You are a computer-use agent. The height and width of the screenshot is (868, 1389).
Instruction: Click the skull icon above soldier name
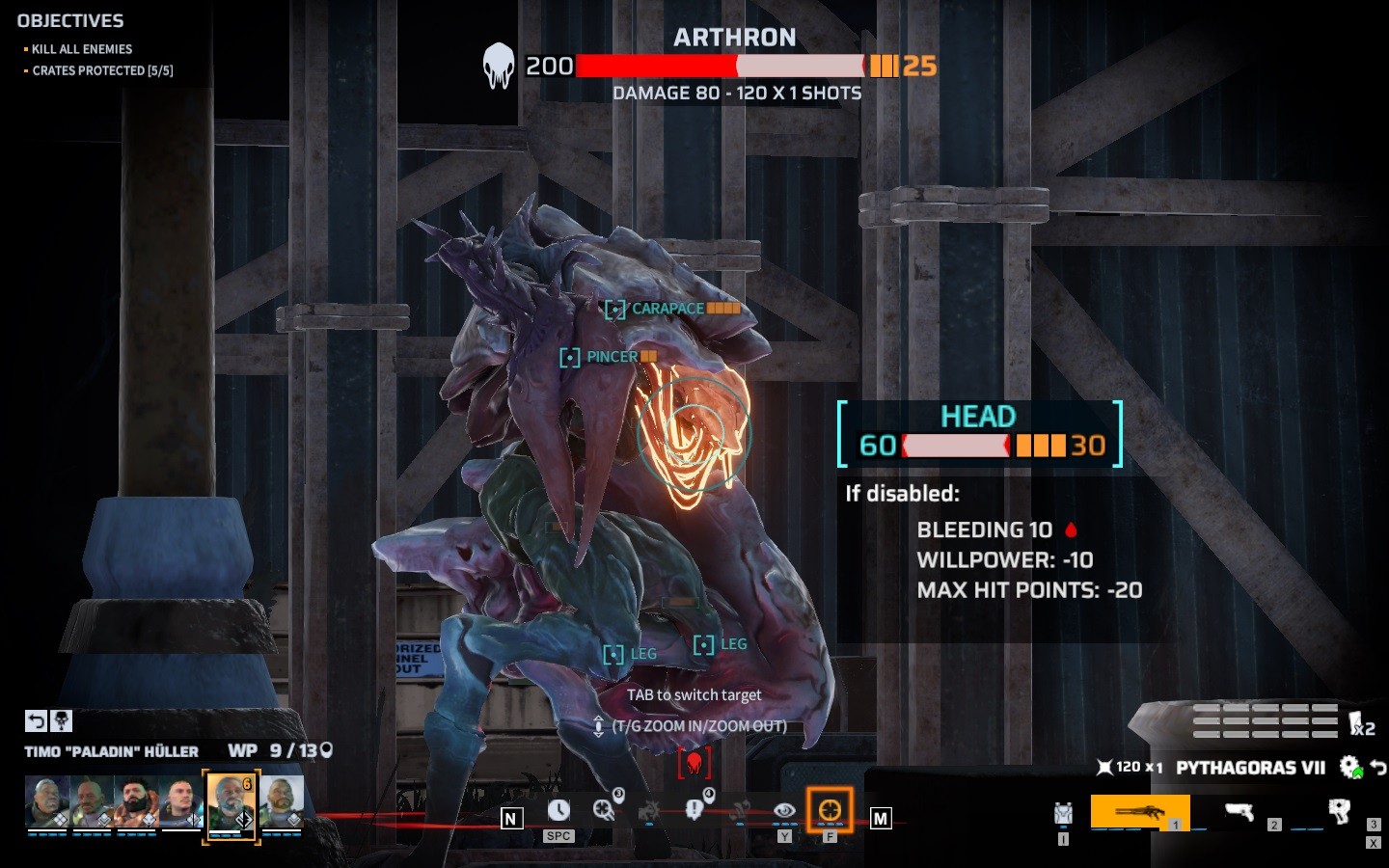61,720
